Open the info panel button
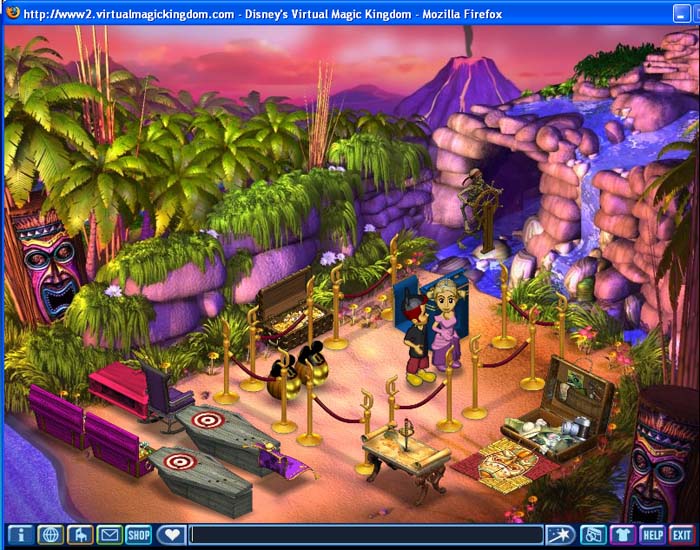The height and width of the screenshot is (550, 700). 21,535
